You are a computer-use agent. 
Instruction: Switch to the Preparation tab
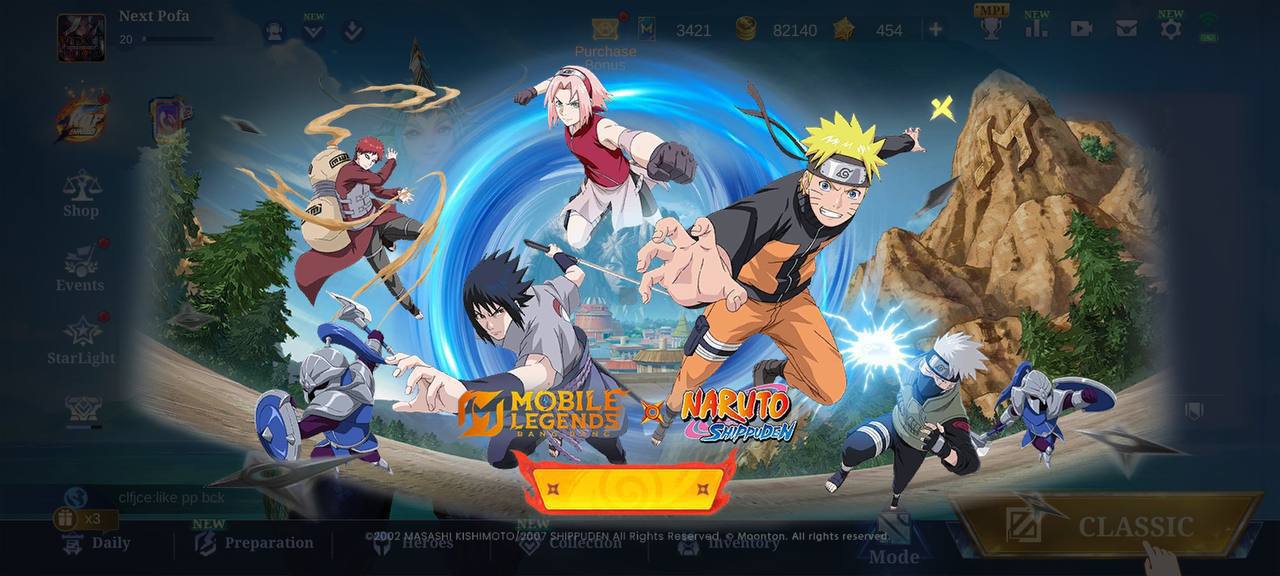coord(257,543)
